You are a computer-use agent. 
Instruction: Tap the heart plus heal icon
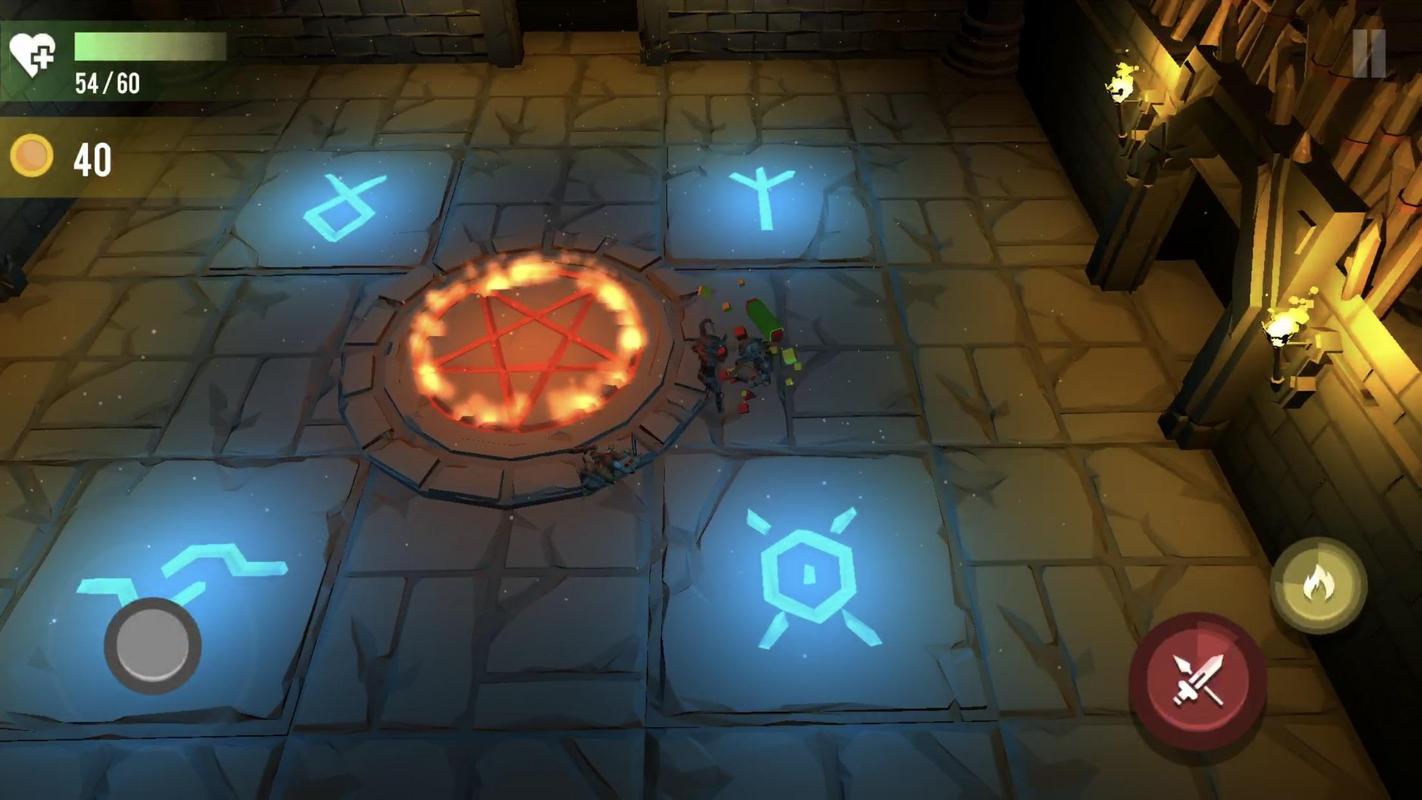[32, 53]
